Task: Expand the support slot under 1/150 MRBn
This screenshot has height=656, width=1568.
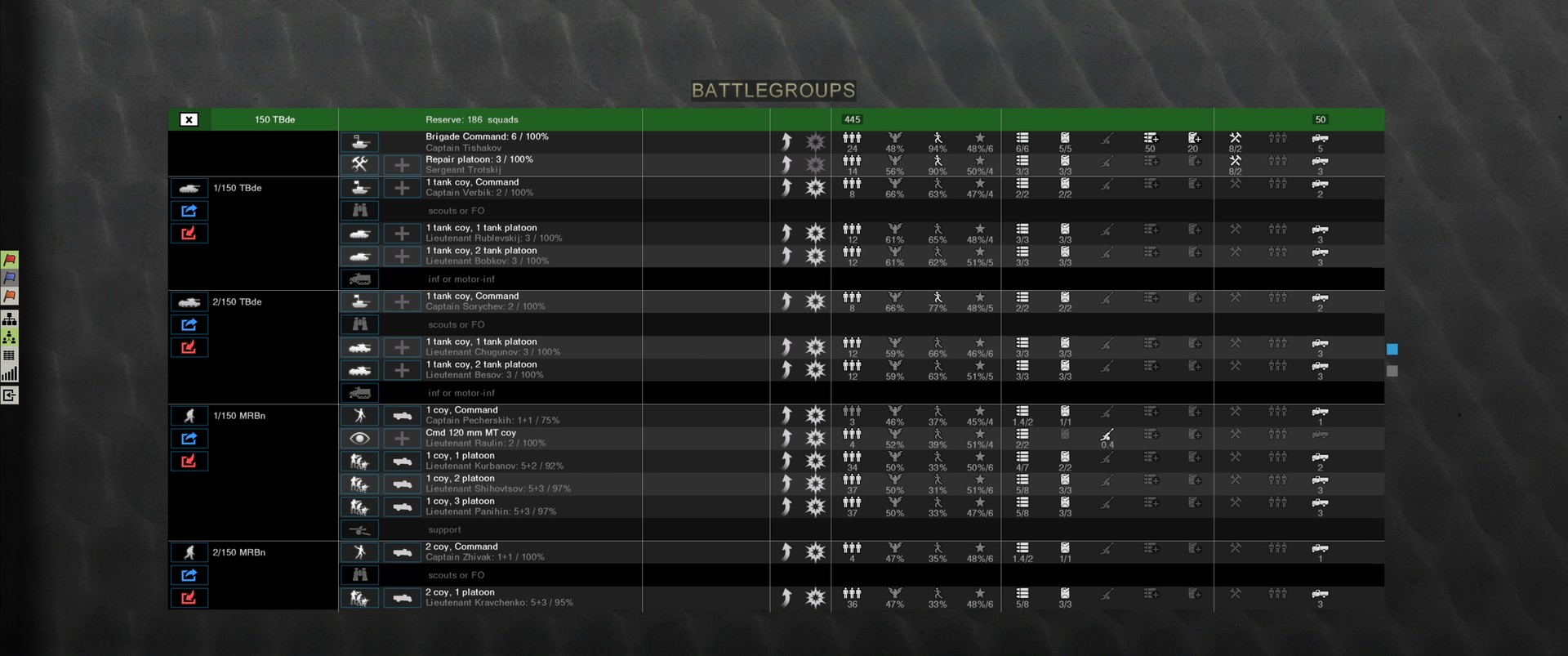Action: (x=360, y=529)
